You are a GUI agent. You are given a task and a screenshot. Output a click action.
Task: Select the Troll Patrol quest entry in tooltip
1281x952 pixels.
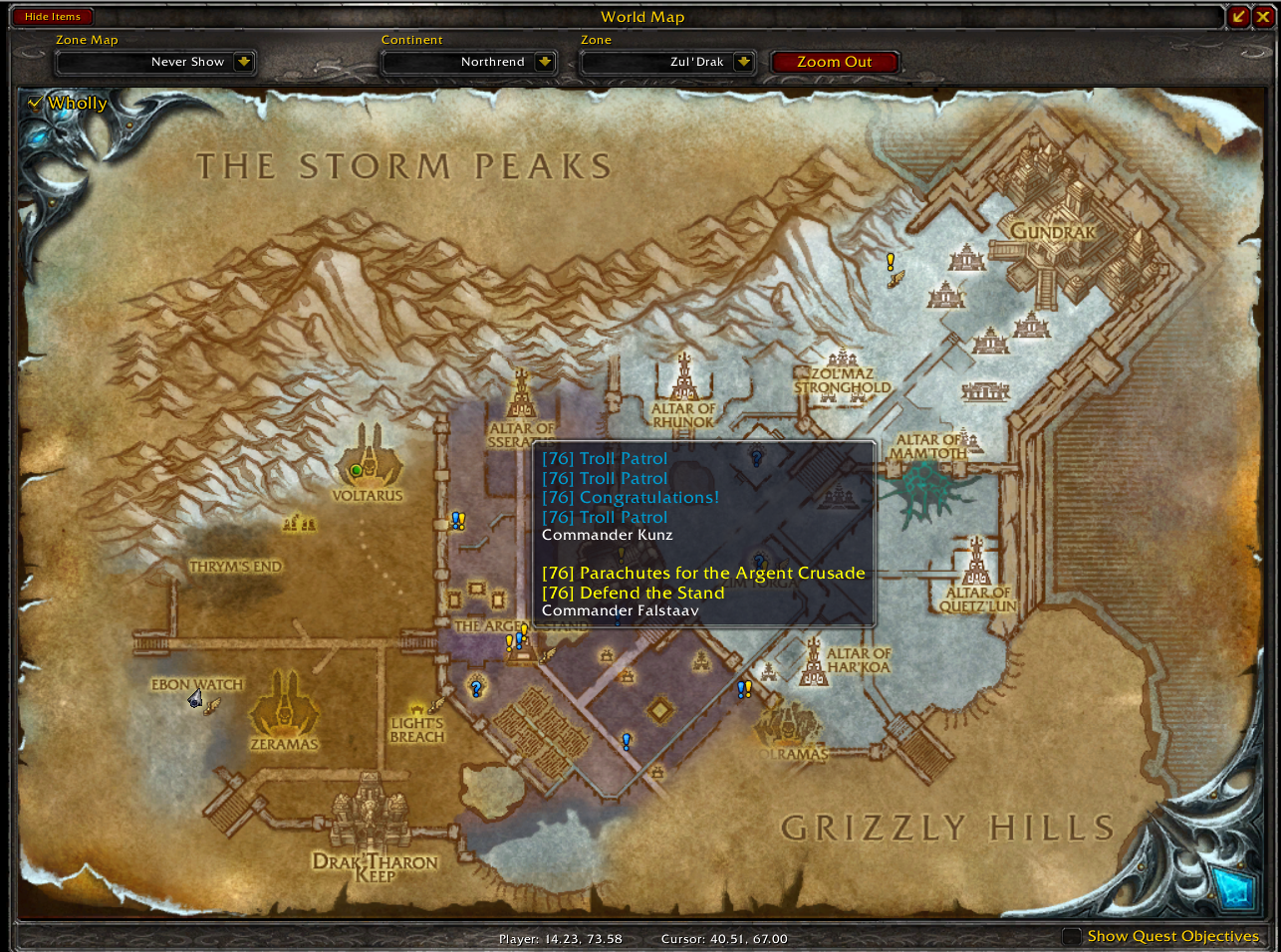(x=604, y=458)
